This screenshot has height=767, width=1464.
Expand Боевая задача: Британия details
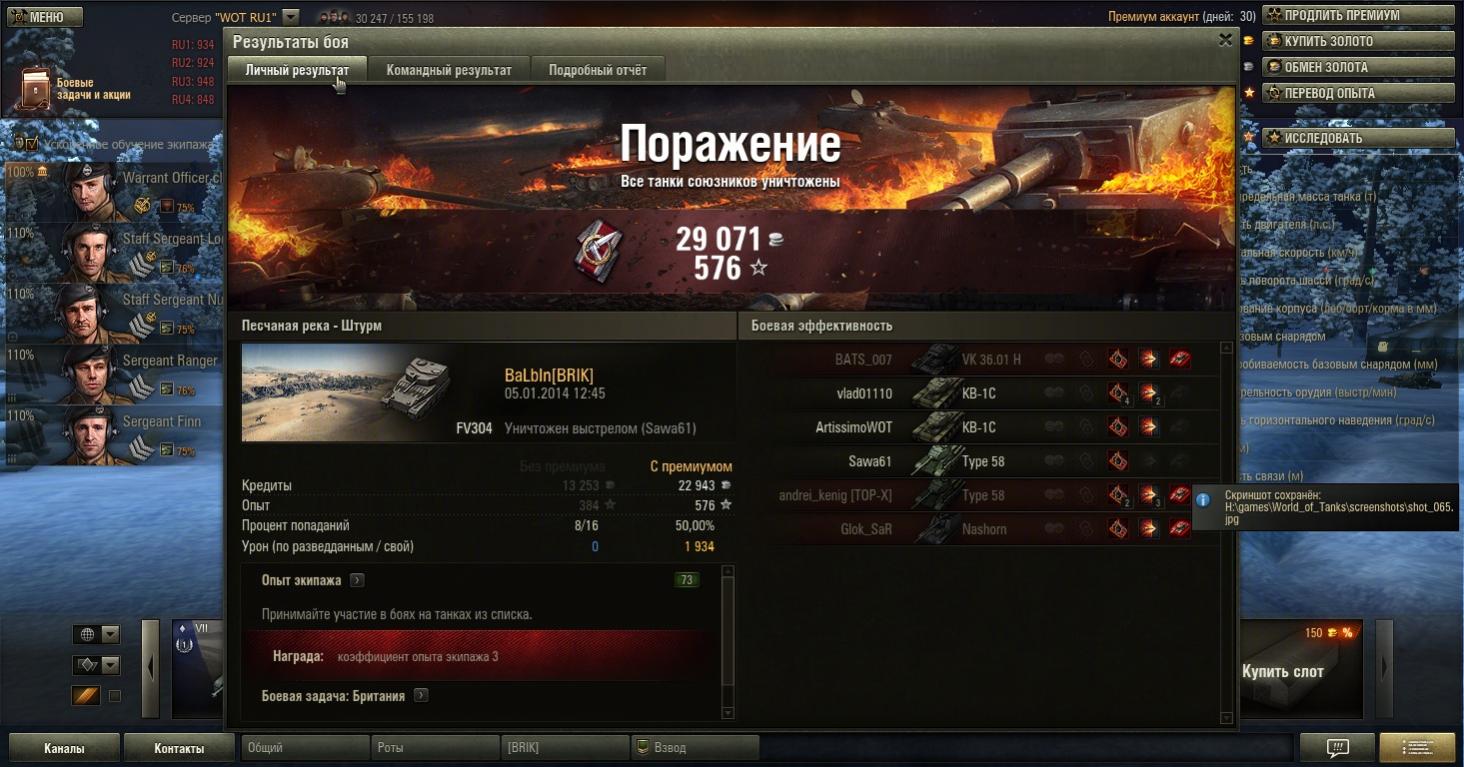[x=421, y=695]
